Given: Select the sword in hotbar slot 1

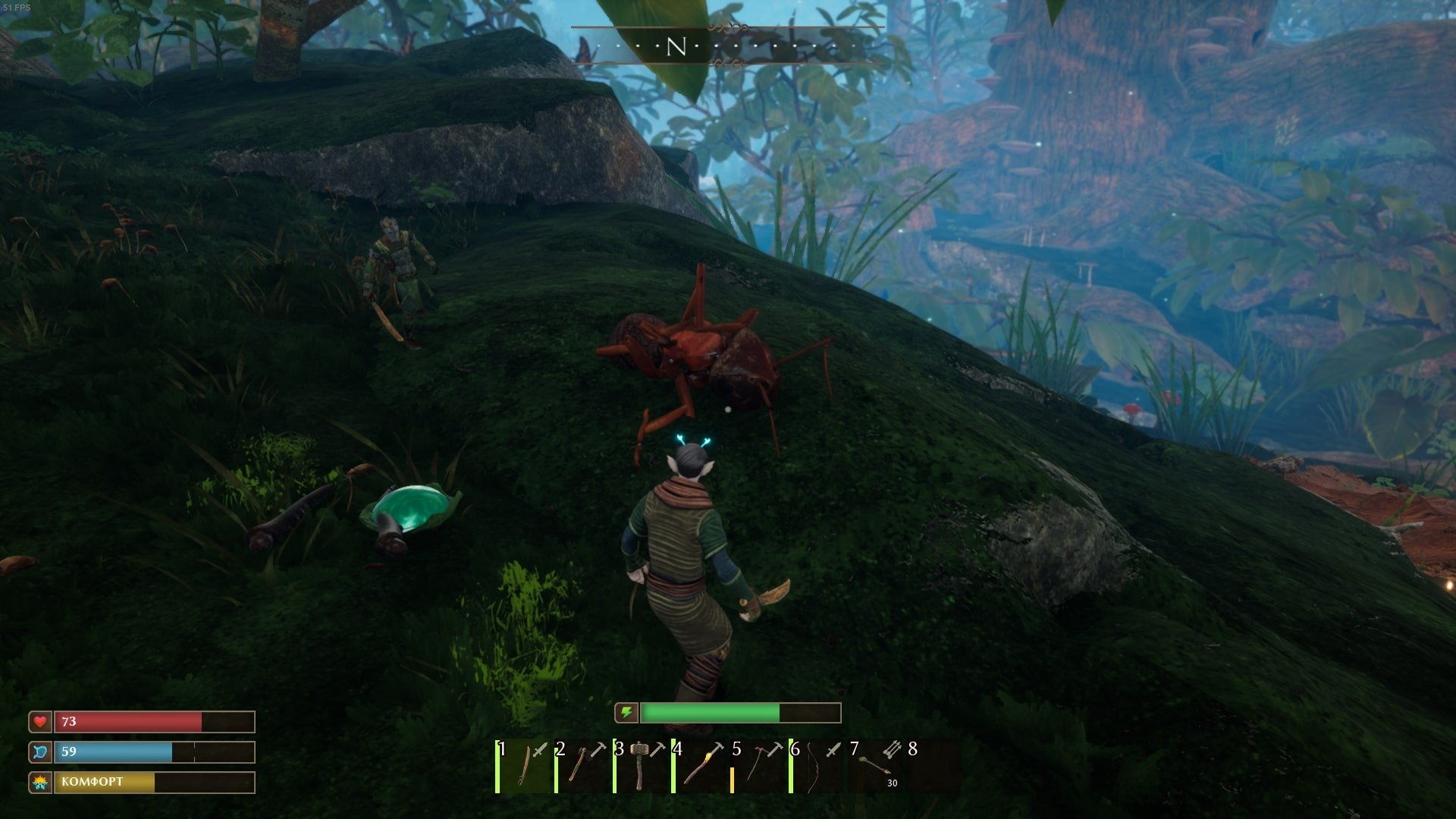Looking at the screenshot, I should [525, 767].
